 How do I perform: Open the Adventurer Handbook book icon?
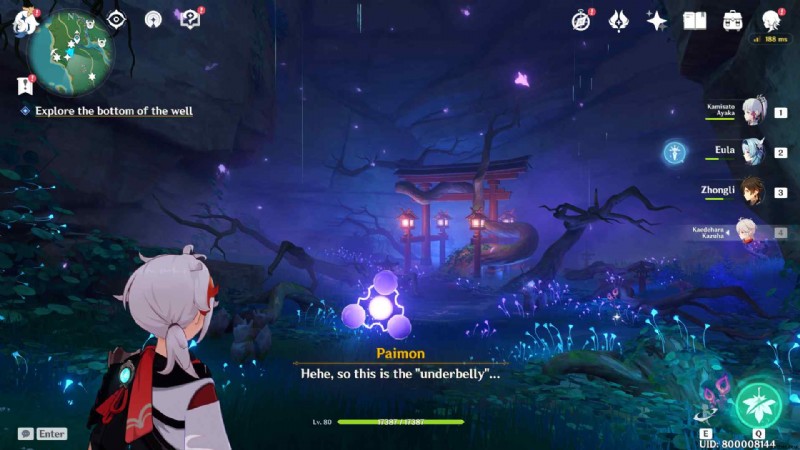pos(694,20)
